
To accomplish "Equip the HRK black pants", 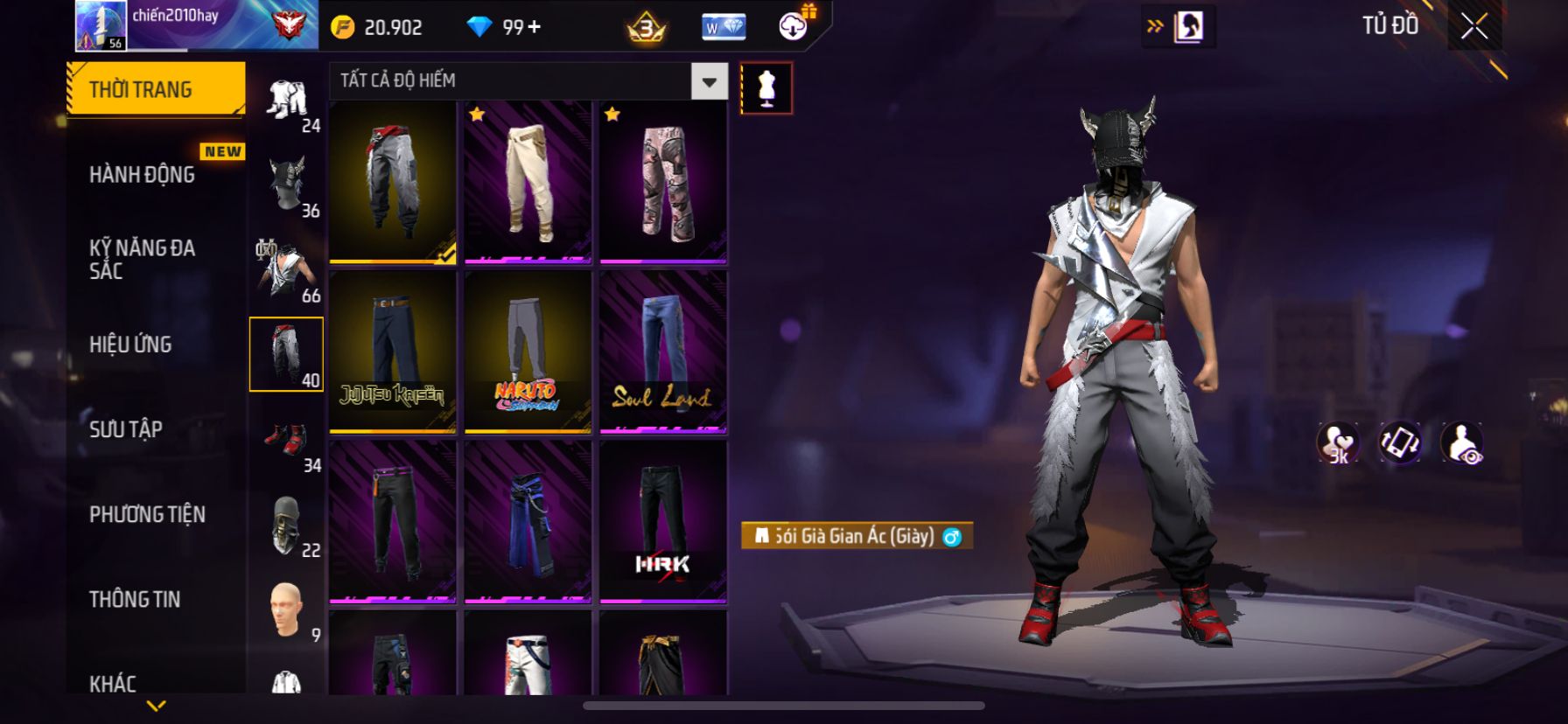I will [x=663, y=521].
